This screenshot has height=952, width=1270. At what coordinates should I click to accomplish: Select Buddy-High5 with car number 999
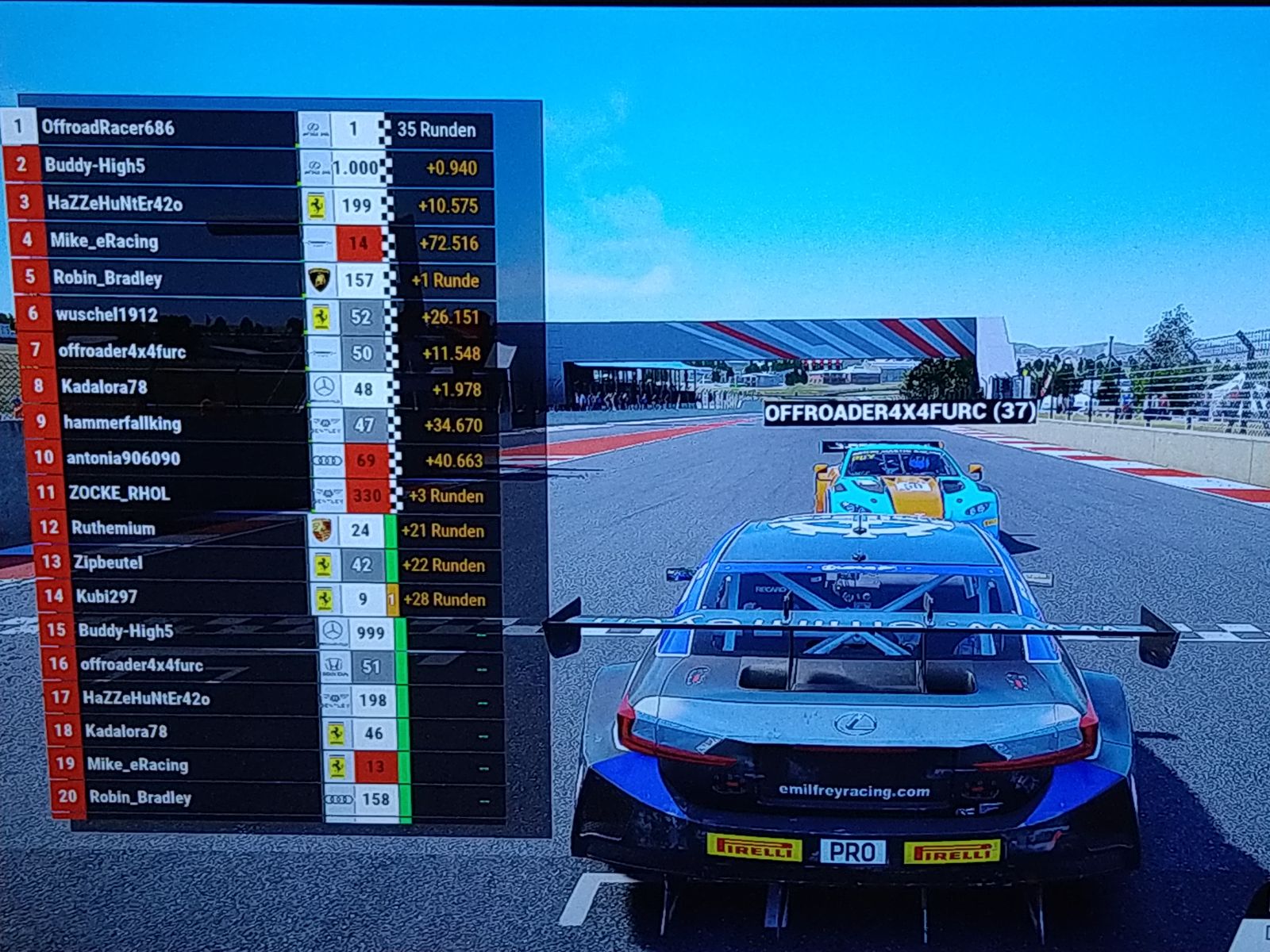coord(125,631)
